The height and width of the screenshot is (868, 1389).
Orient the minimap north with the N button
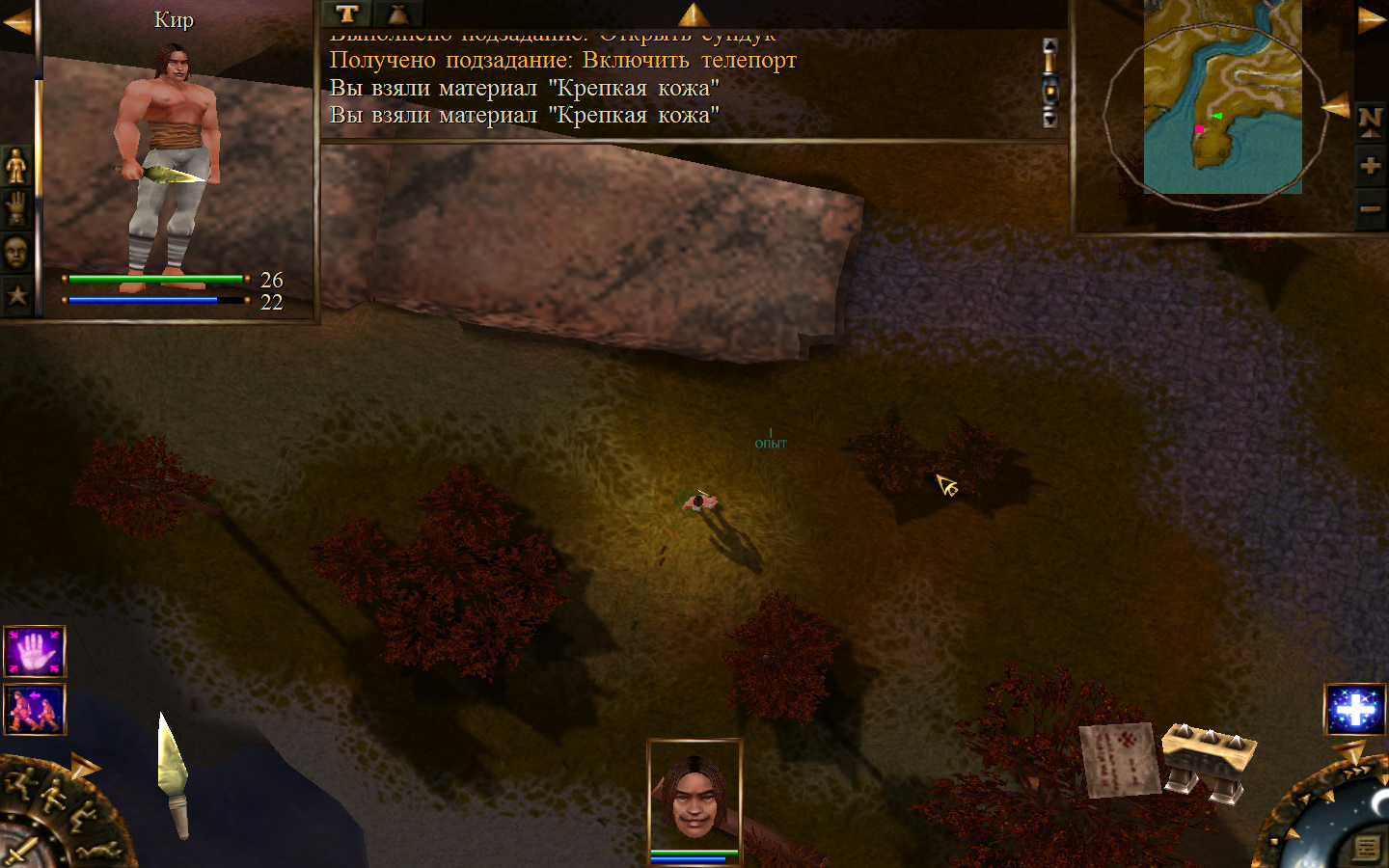point(1370,121)
